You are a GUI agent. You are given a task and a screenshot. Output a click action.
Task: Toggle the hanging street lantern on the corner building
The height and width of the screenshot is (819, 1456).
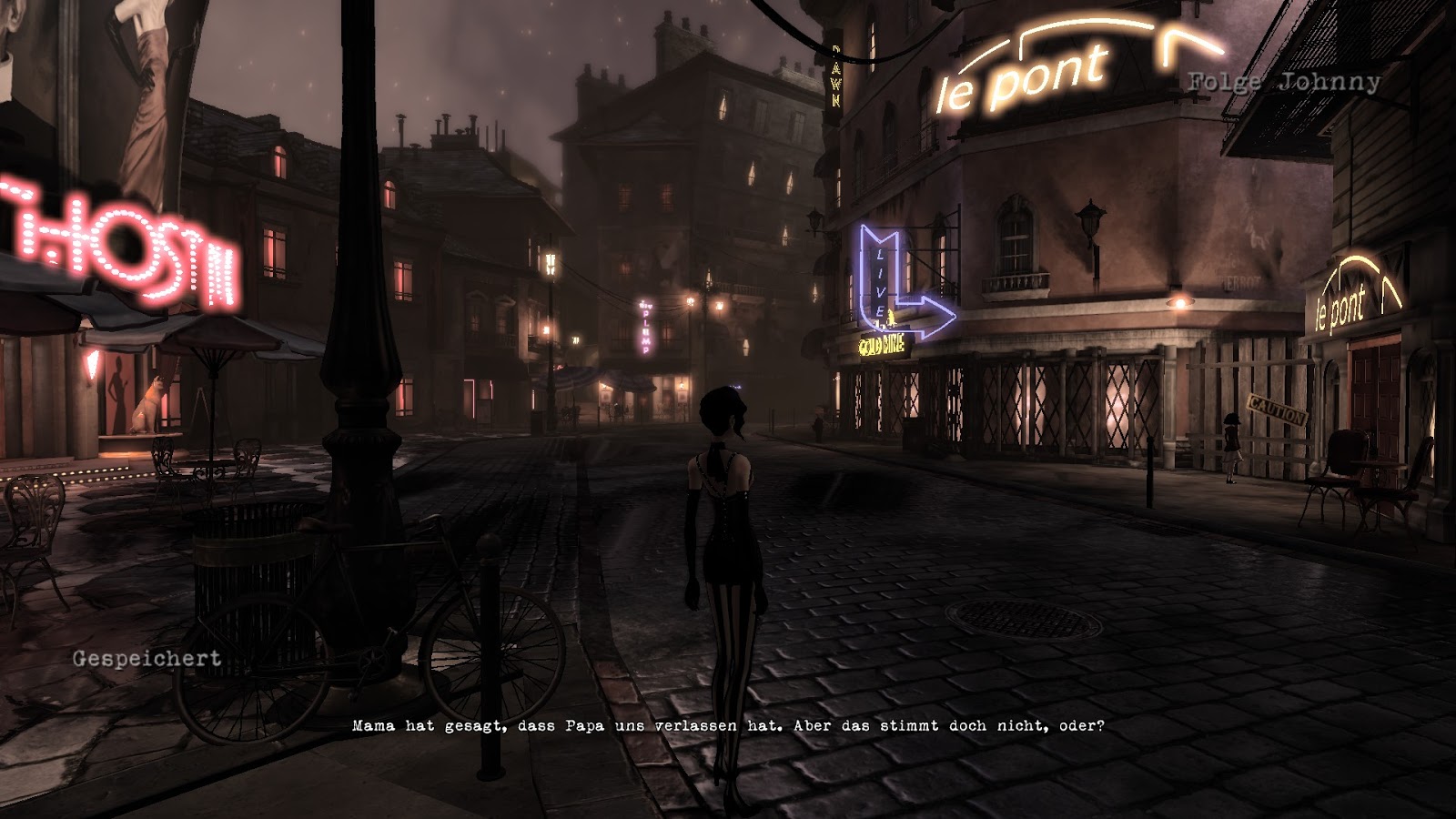pos(1088,221)
